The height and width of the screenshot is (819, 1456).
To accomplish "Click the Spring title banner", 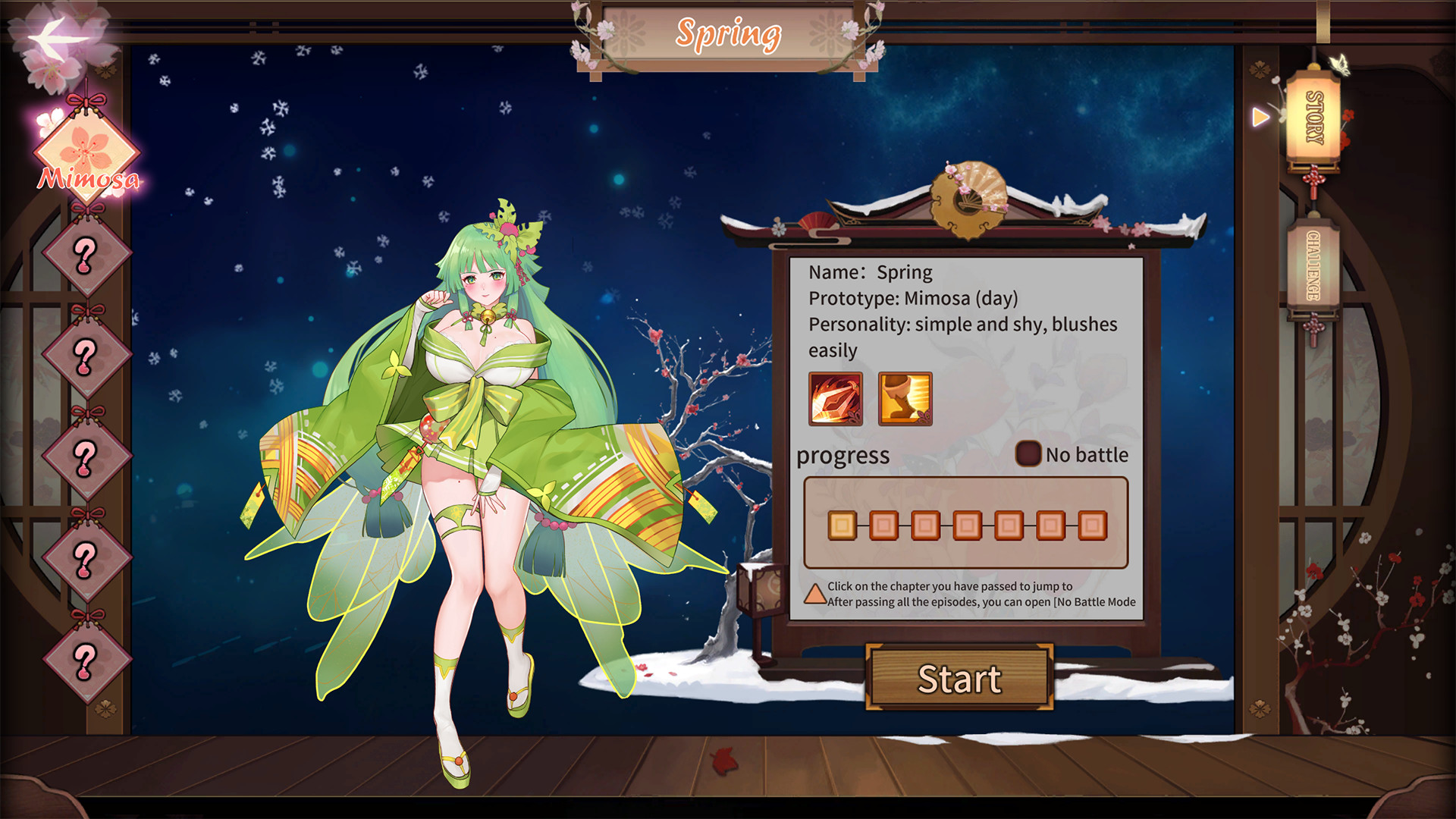I will (730, 33).
